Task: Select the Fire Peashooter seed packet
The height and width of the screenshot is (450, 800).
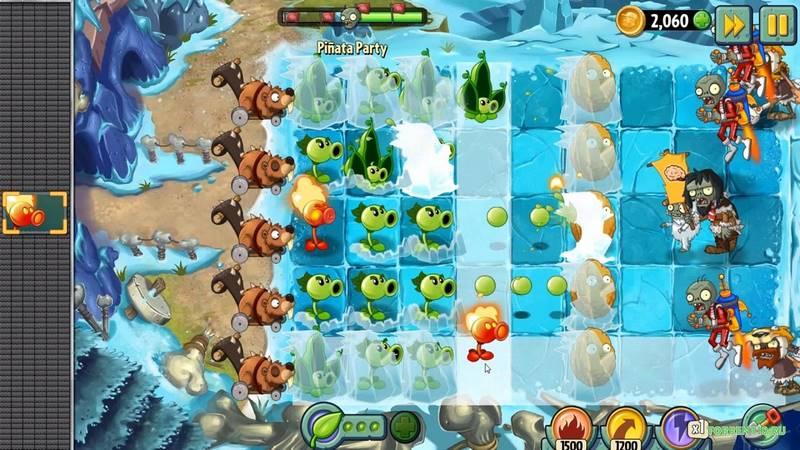Action: click(x=35, y=213)
